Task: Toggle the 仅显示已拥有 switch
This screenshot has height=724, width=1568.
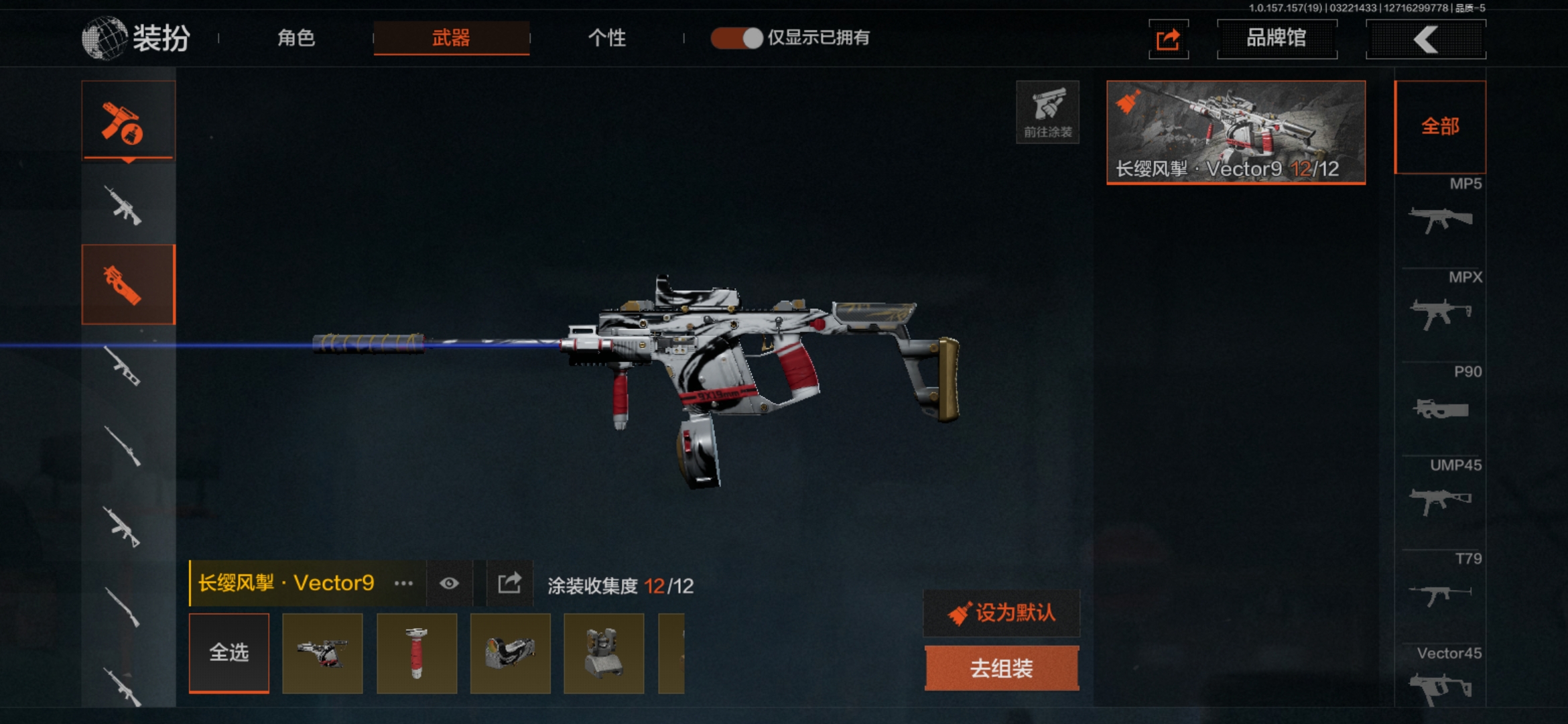Action: click(x=737, y=38)
